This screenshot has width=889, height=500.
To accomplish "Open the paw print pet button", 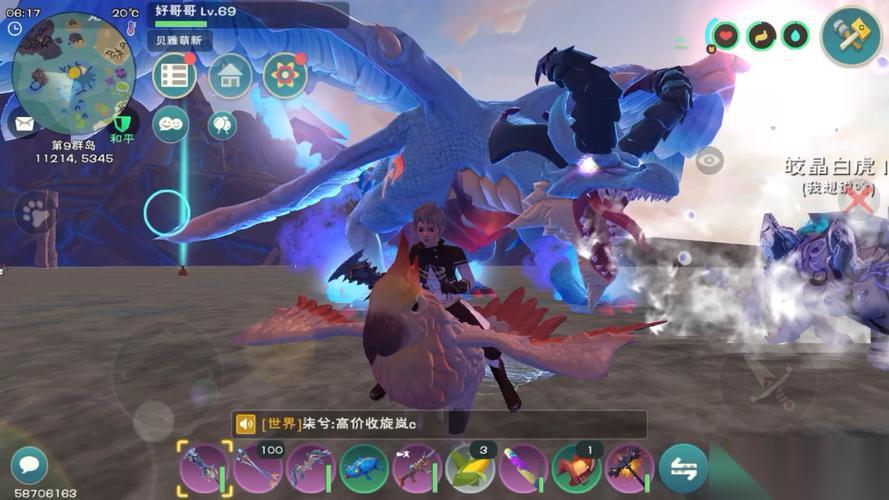I will point(35,212).
